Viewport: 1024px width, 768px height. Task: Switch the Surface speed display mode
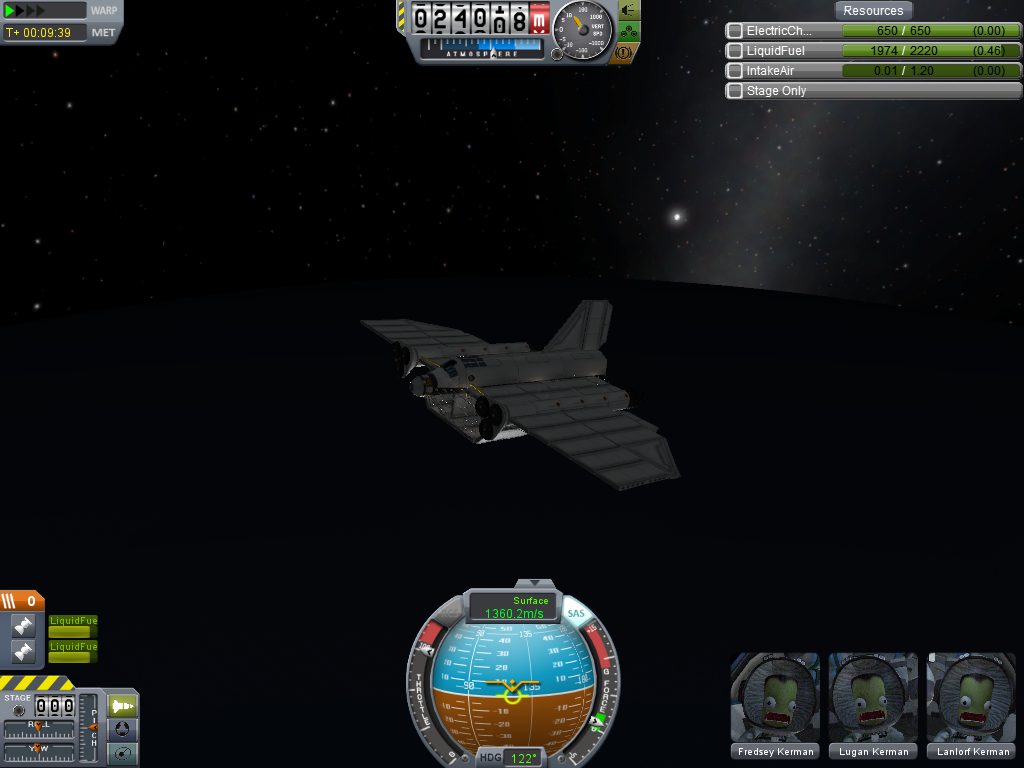pyautogui.click(x=514, y=607)
